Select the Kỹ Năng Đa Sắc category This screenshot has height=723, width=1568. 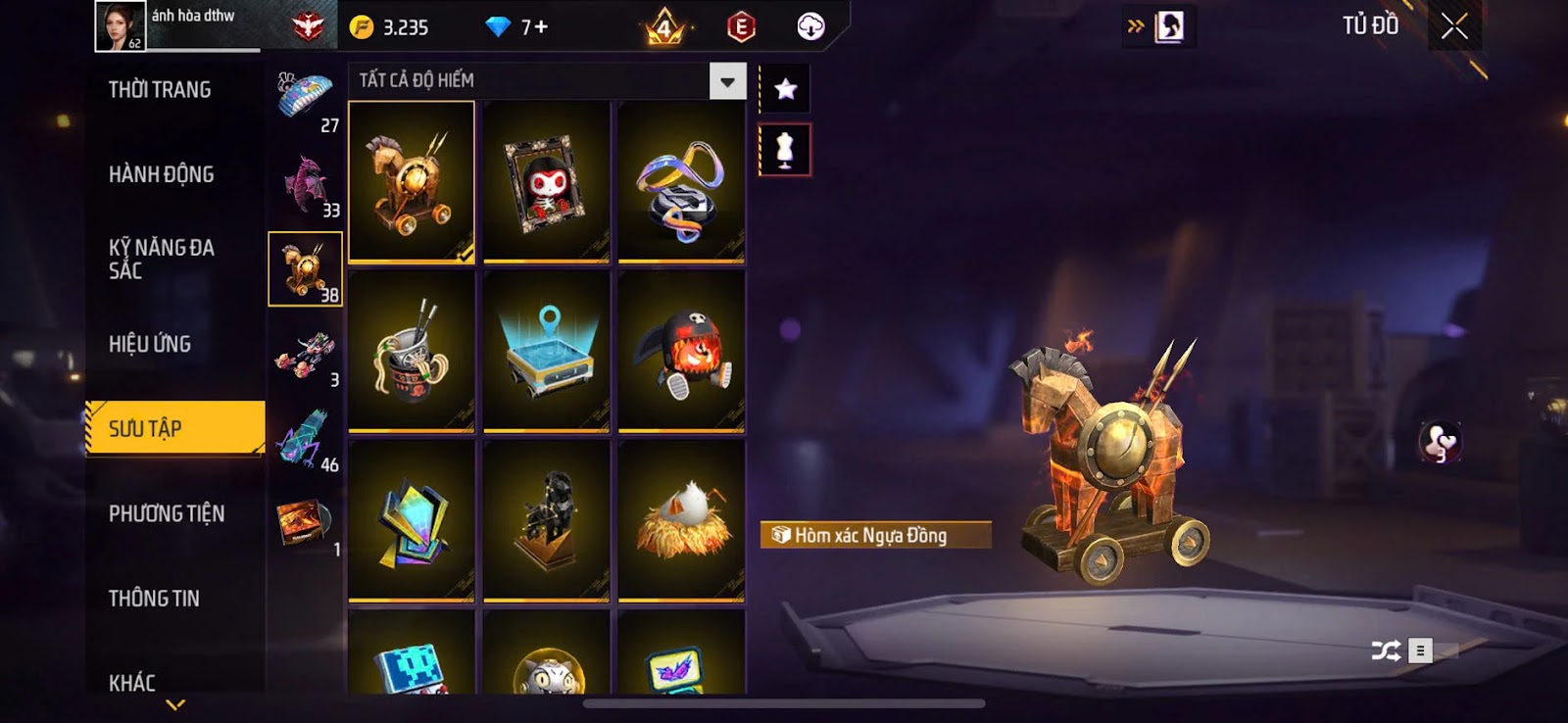click(162, 259)
